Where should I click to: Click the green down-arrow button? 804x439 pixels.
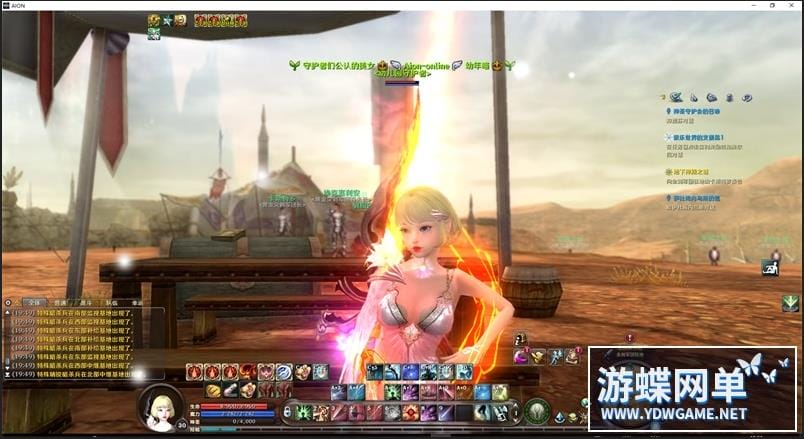[x=790, y=303]
